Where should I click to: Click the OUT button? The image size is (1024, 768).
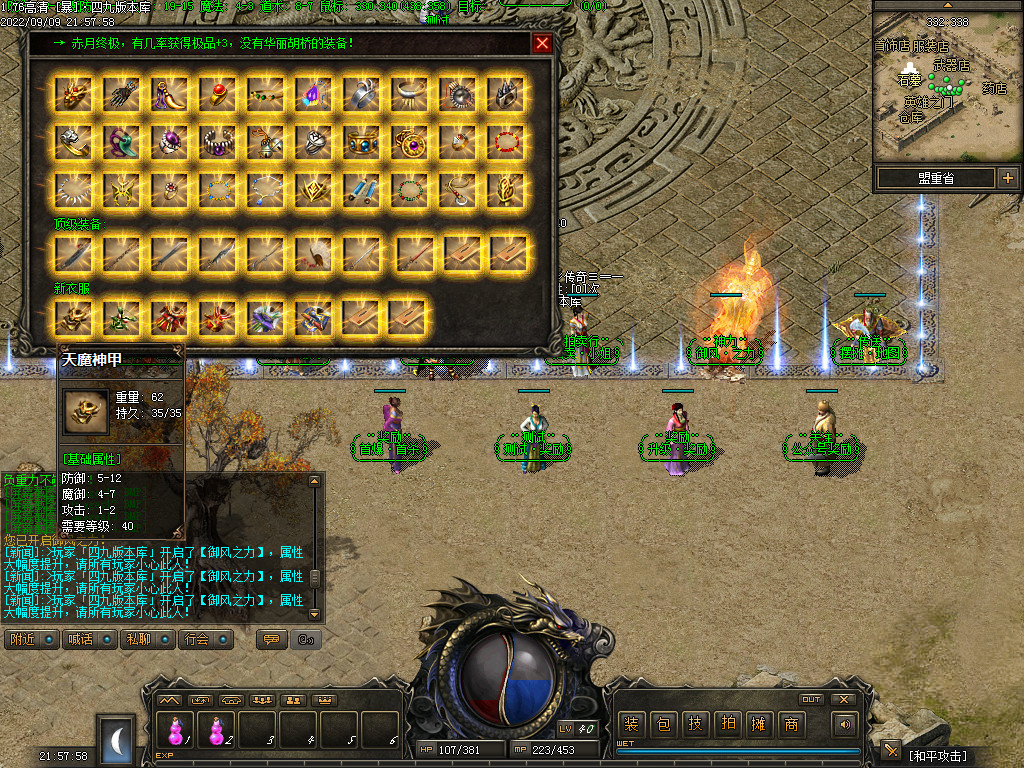(811, 699)
